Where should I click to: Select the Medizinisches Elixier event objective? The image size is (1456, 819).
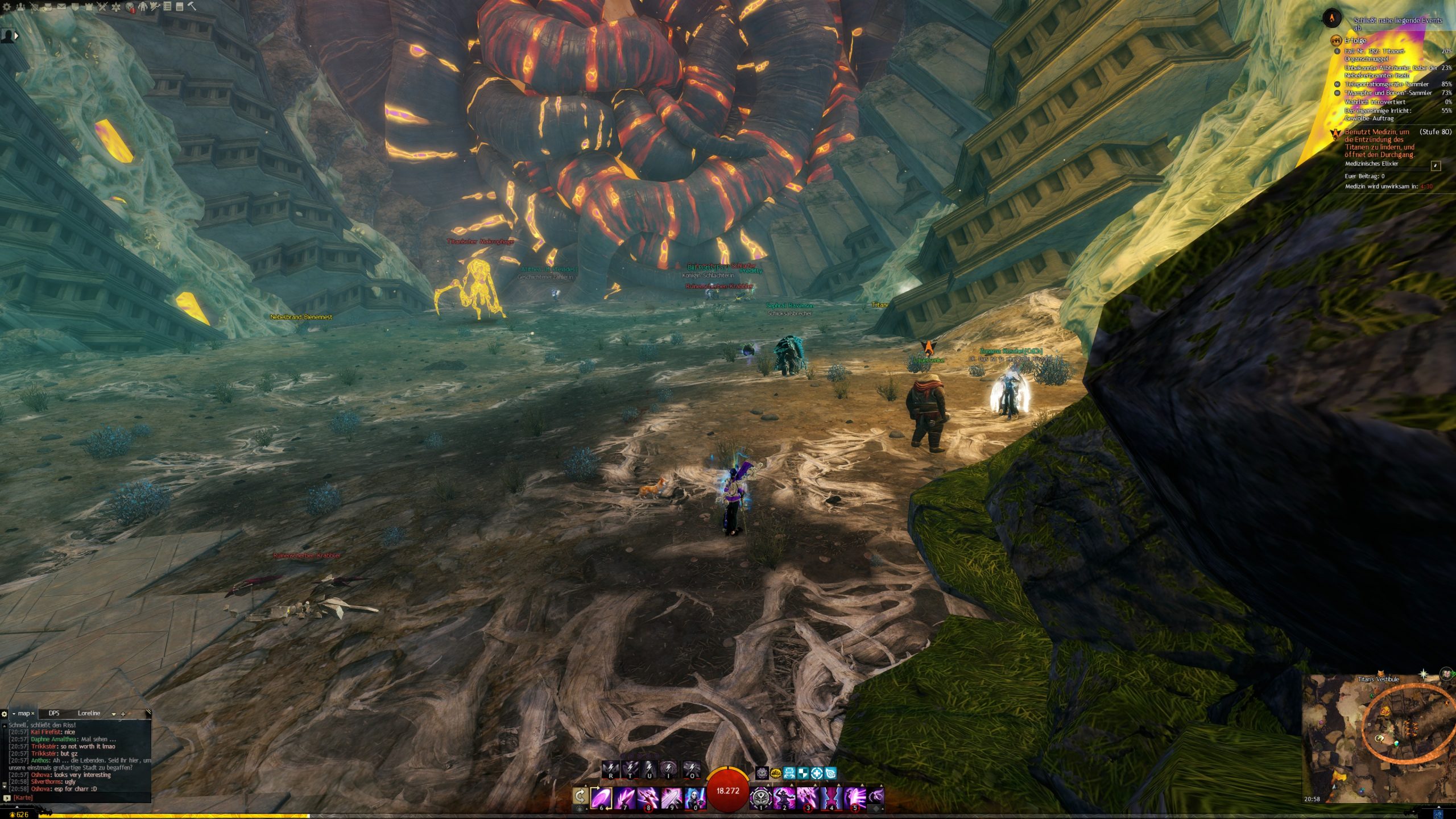coord(1371,164)
